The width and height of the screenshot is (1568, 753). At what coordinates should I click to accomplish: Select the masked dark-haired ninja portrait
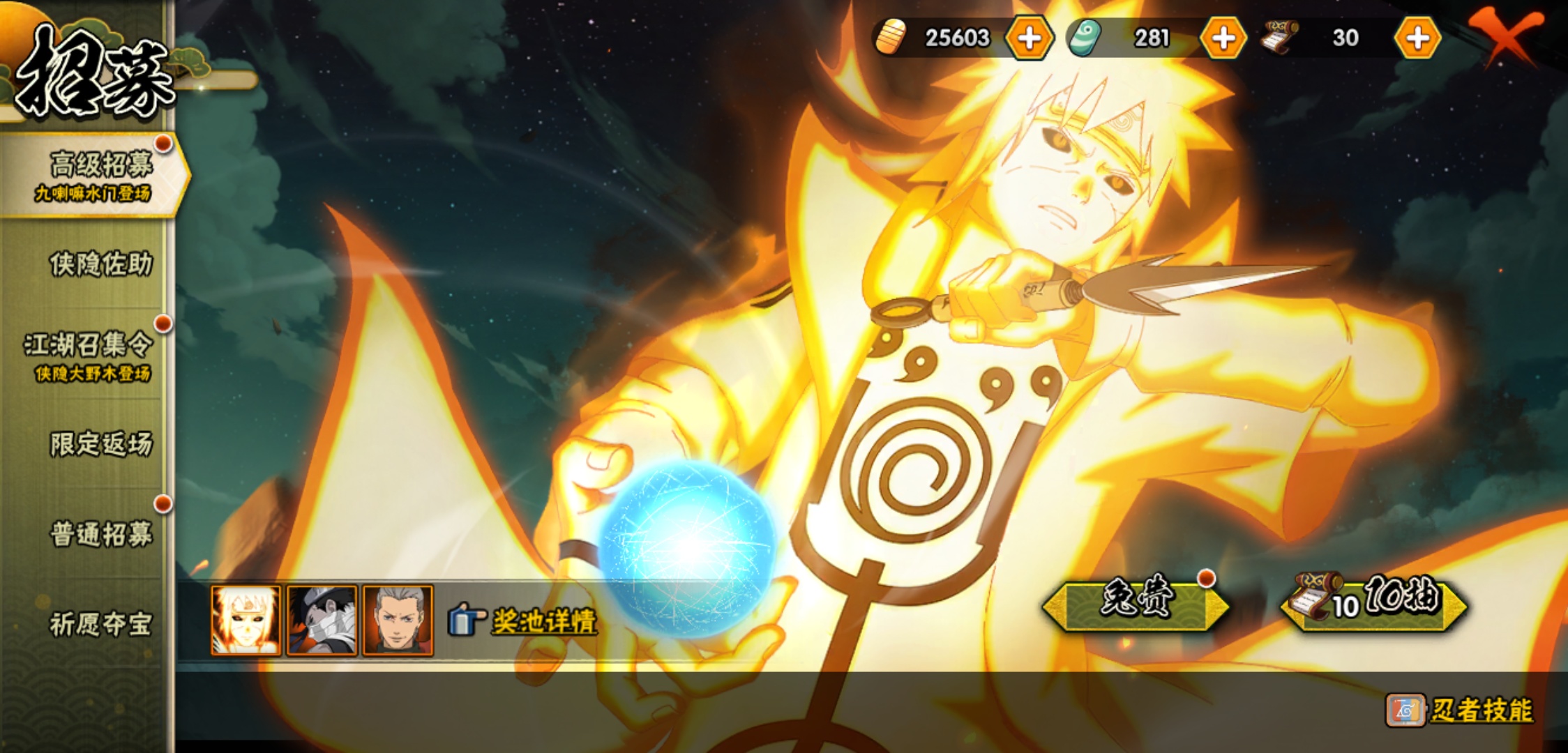click(x=322, y=621)
